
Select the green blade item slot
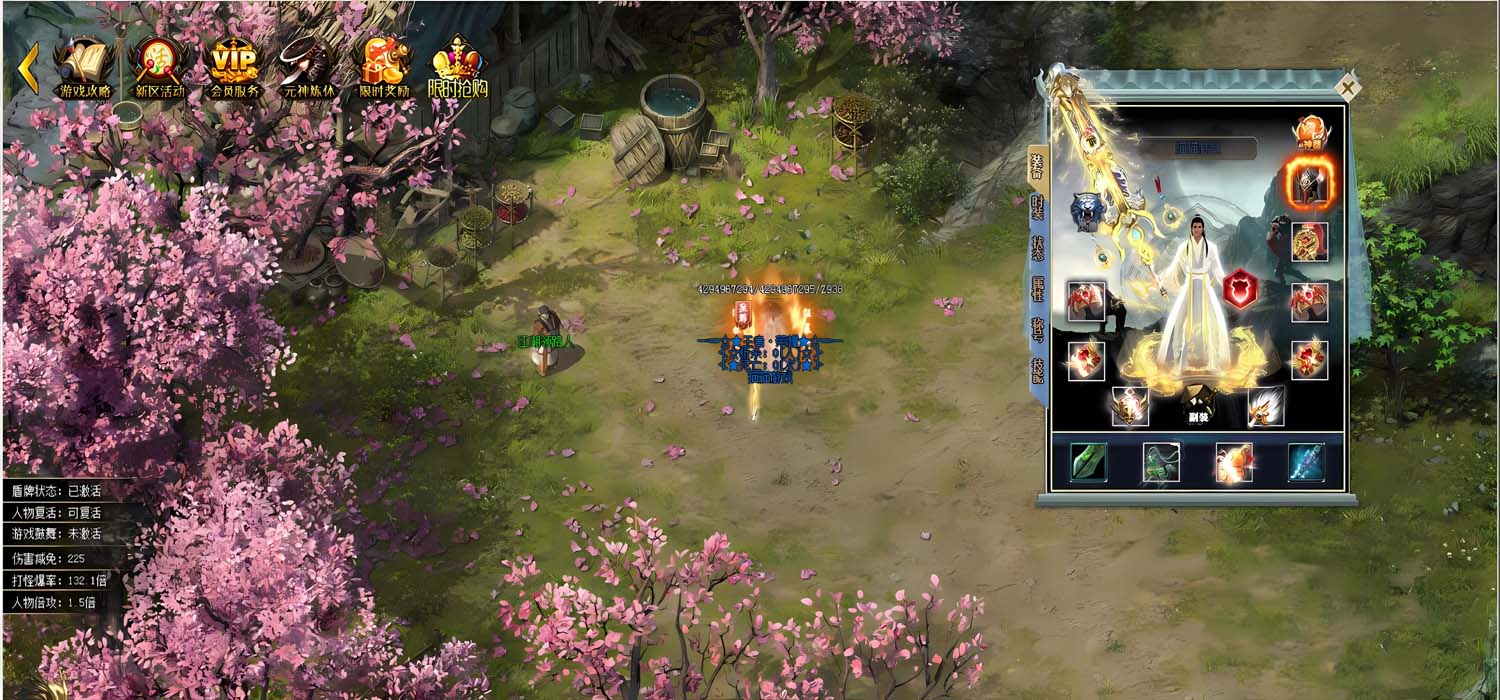[1088, 462]
